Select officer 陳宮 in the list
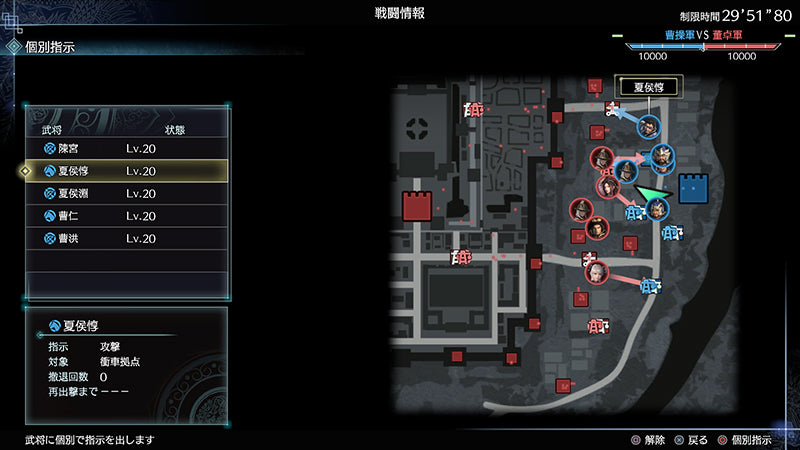Viewport: 800px width, 450px height. (127, 148)
